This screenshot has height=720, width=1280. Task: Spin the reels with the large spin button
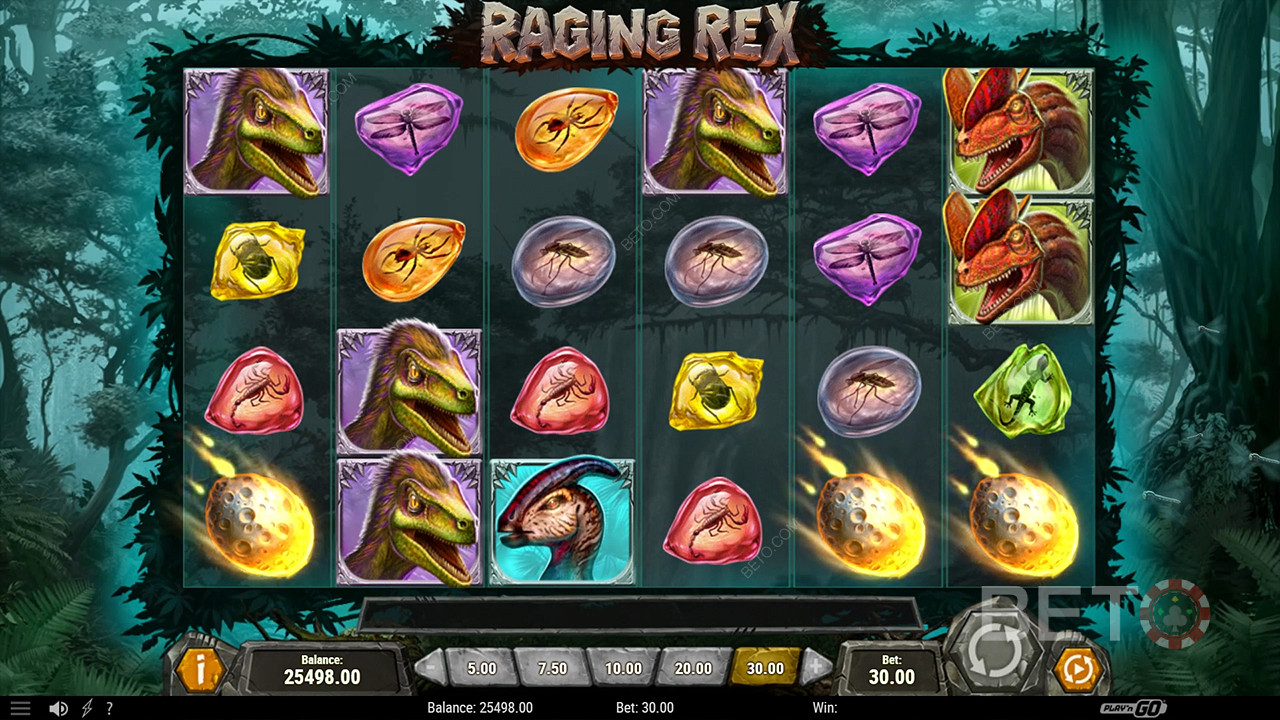993,654
